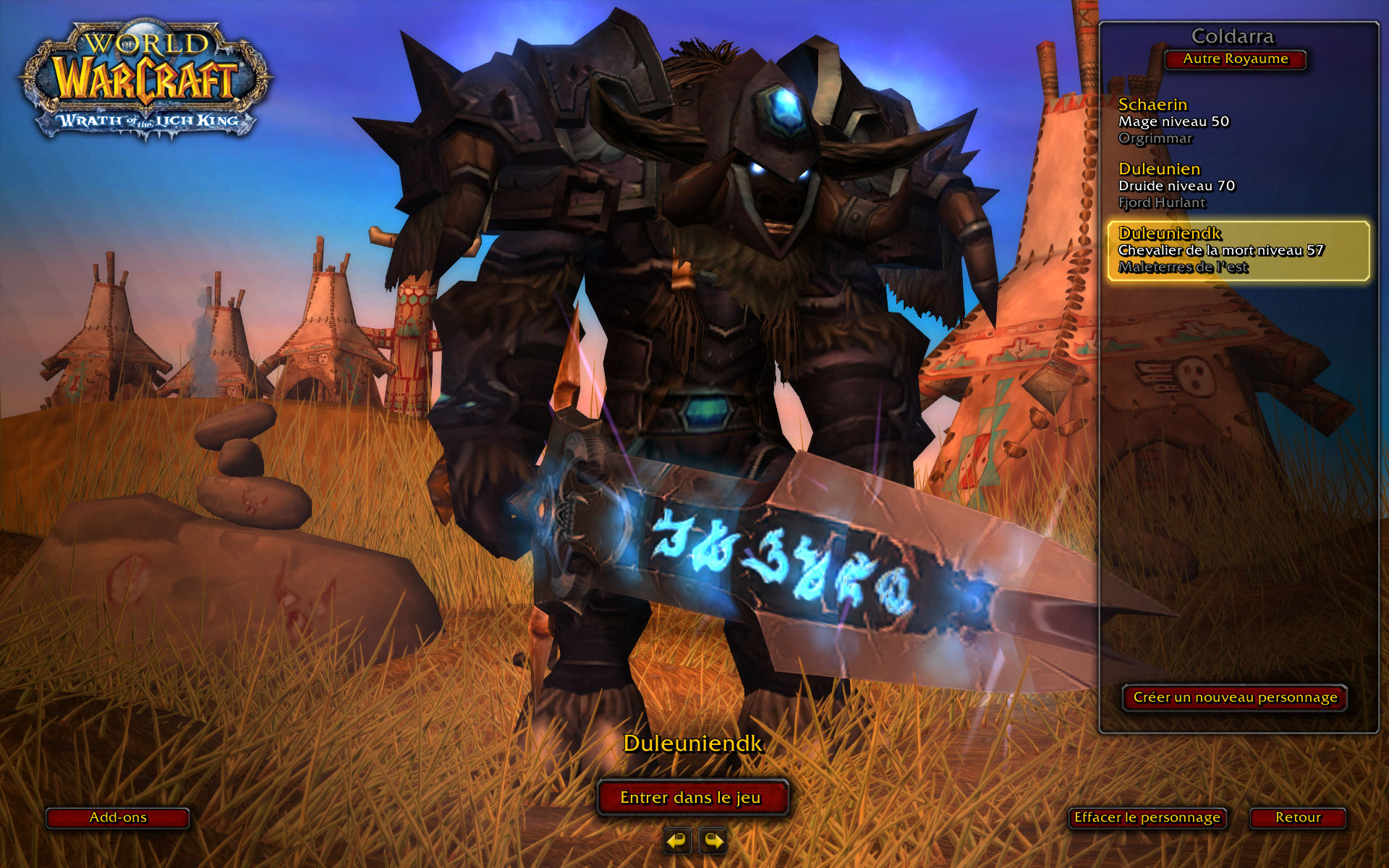This screenshot has height=868, width=1389.
Task: Click Effacer le personnage button
Action: coord(1147,817)
